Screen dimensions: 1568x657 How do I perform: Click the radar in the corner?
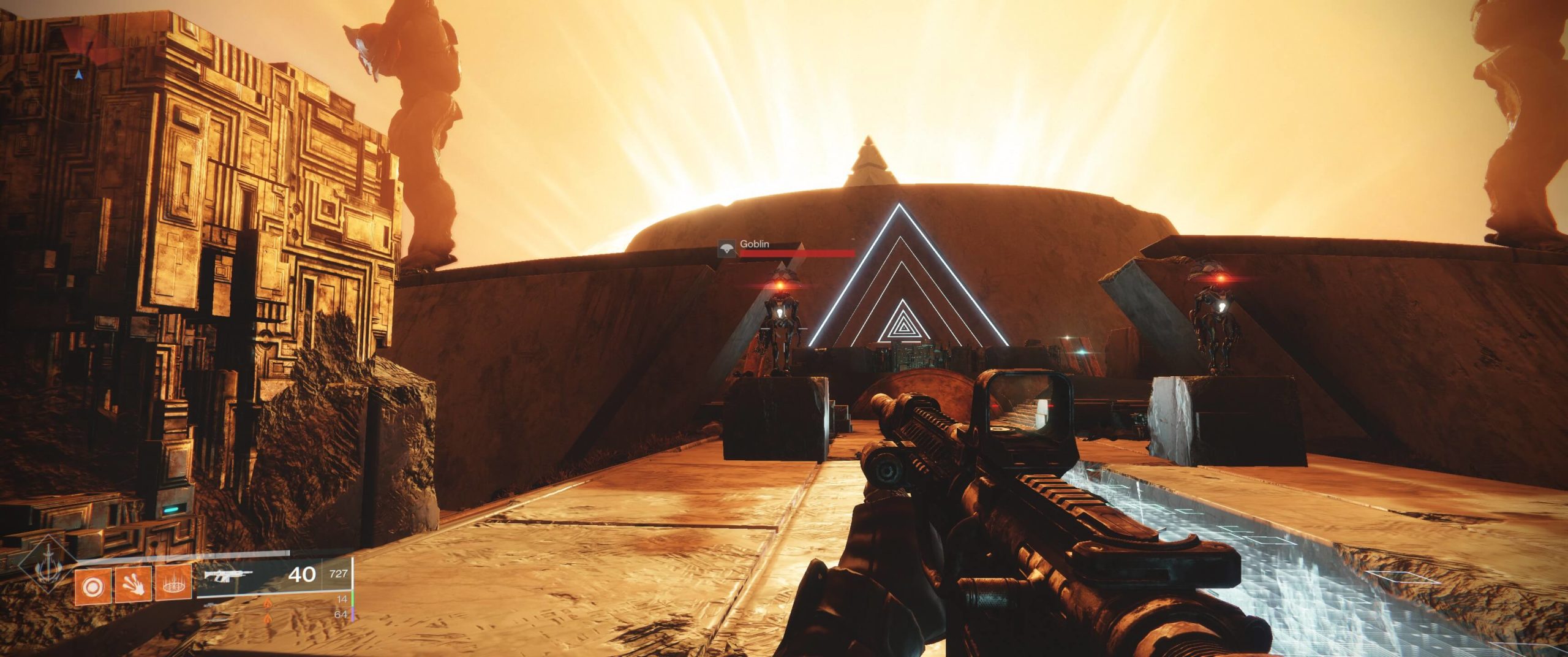[x=78, y=74]
